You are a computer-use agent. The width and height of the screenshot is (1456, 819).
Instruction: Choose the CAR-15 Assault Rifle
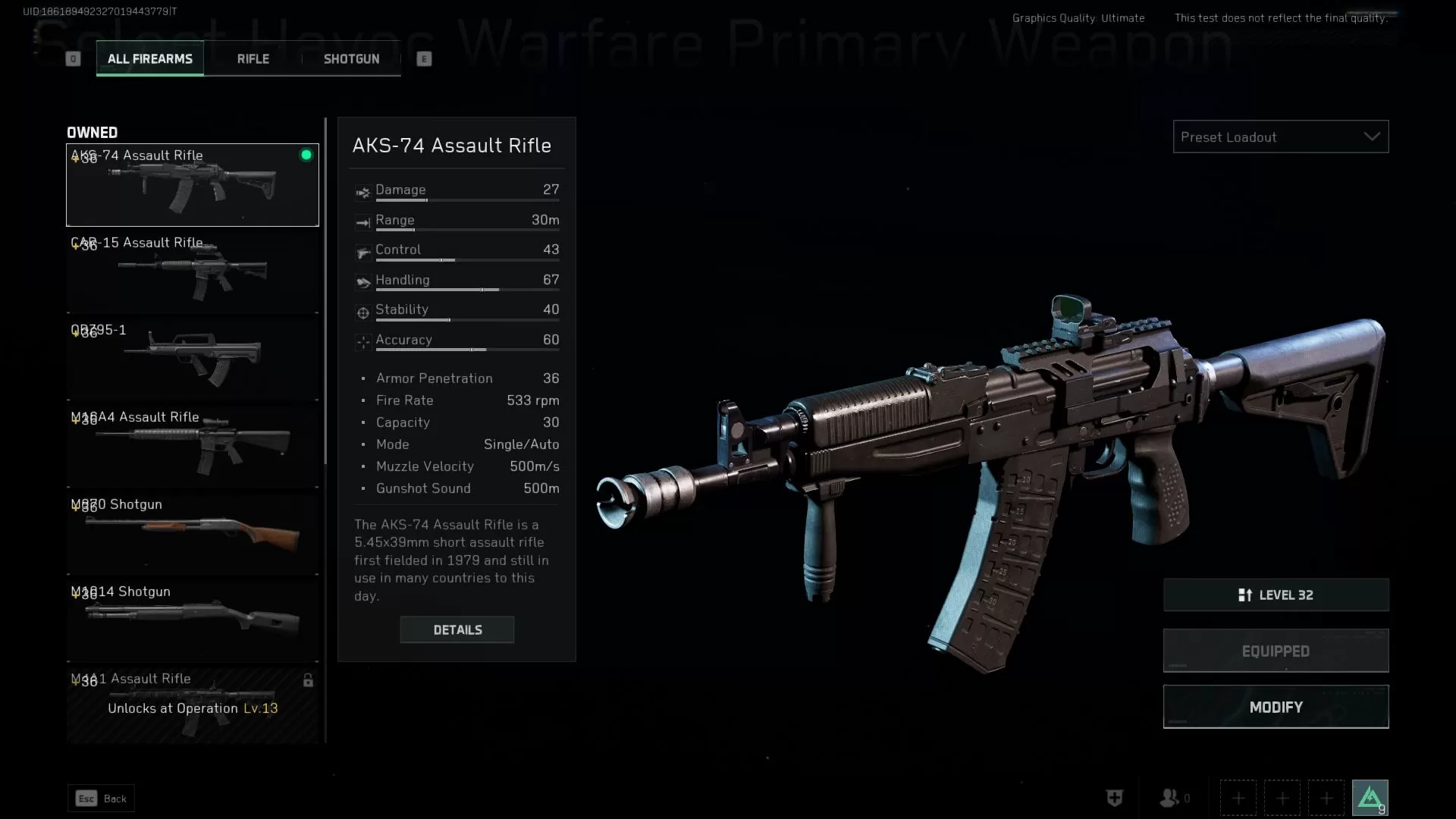pos(192,271)
